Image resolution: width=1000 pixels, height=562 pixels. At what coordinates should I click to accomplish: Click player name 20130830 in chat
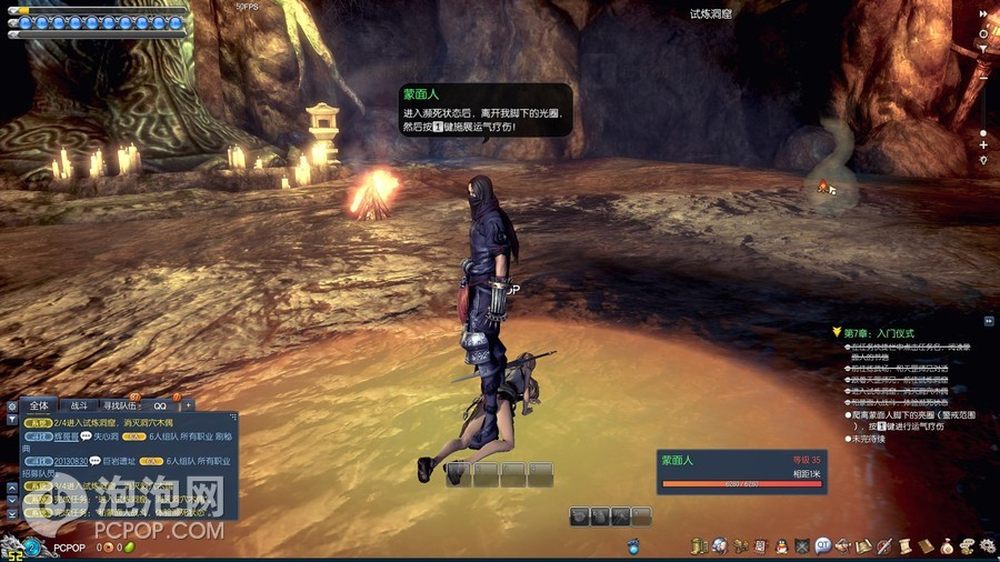coord(71,461)
